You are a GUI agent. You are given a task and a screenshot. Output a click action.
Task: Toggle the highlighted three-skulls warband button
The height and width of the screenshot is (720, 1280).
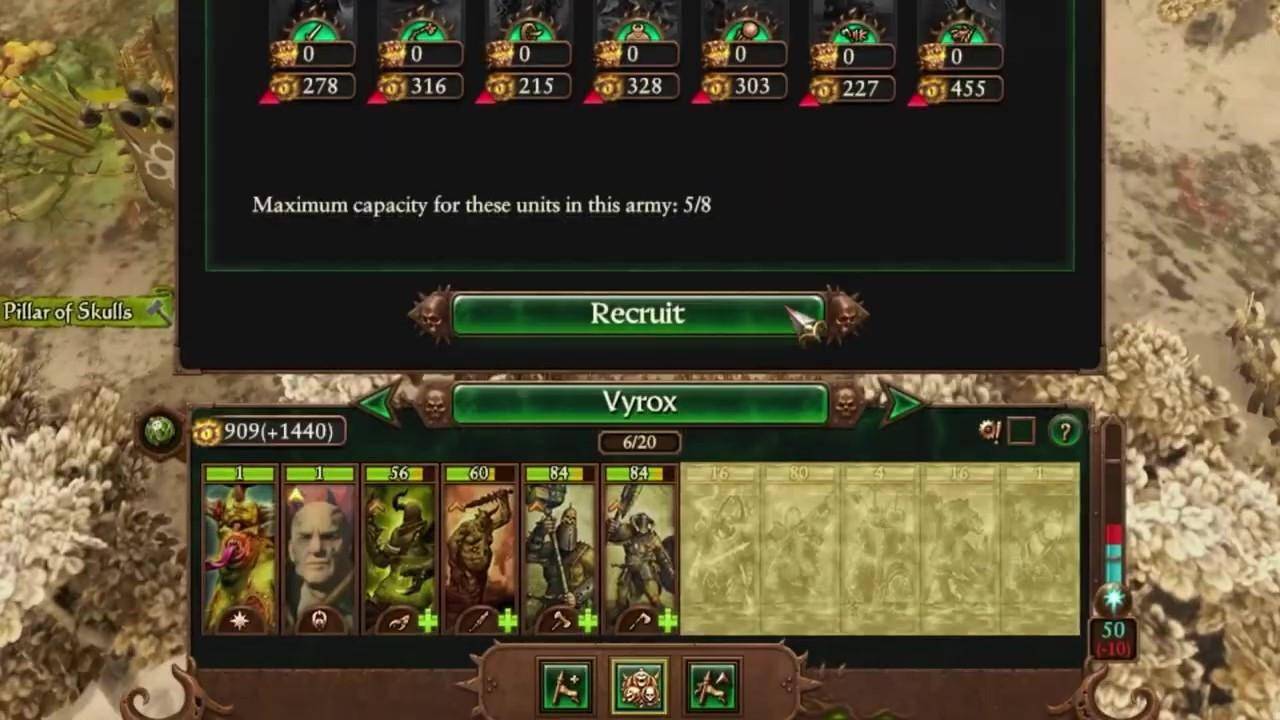click(x=640, y=687)
